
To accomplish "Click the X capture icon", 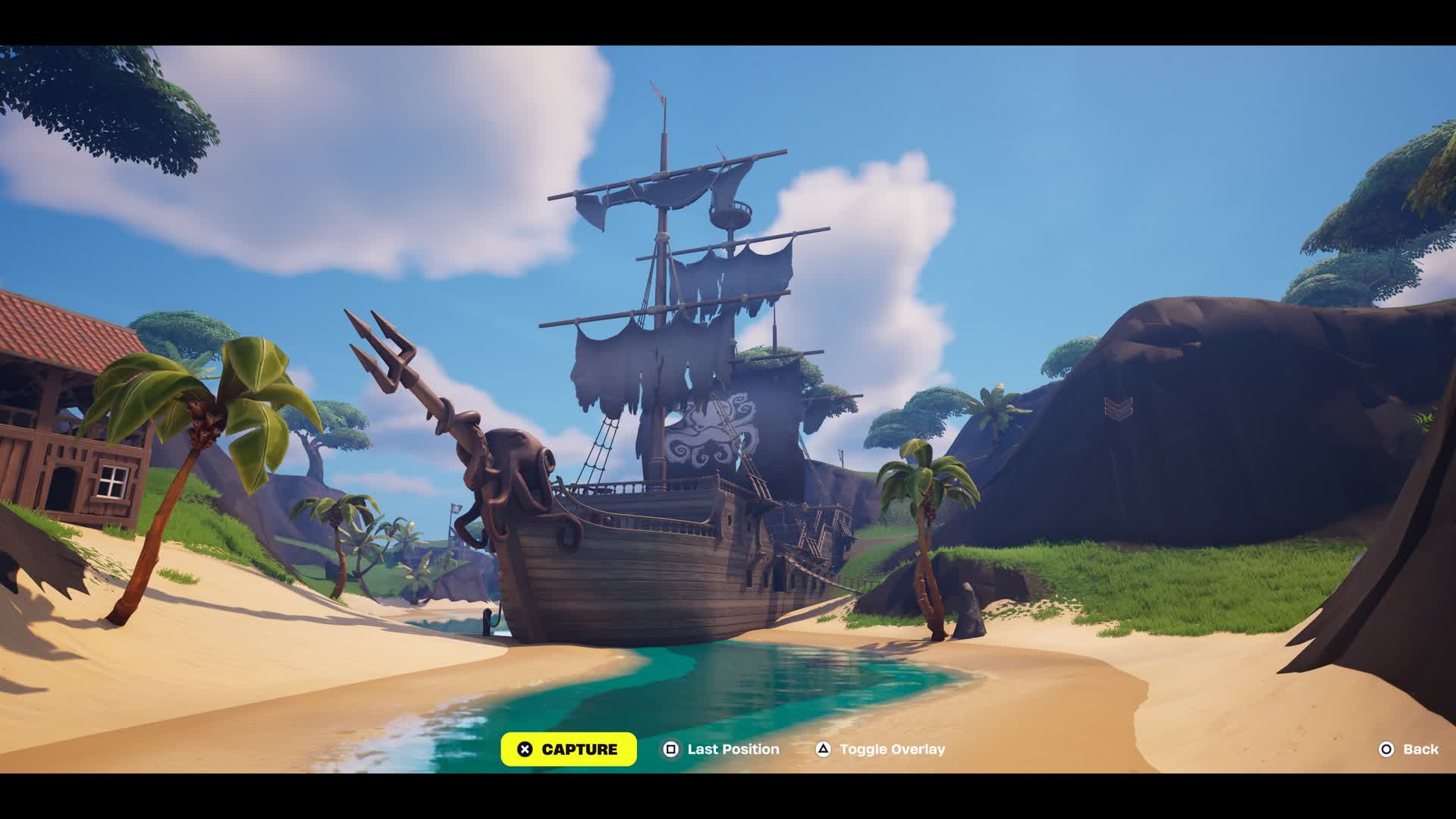I will click(523, 749).
